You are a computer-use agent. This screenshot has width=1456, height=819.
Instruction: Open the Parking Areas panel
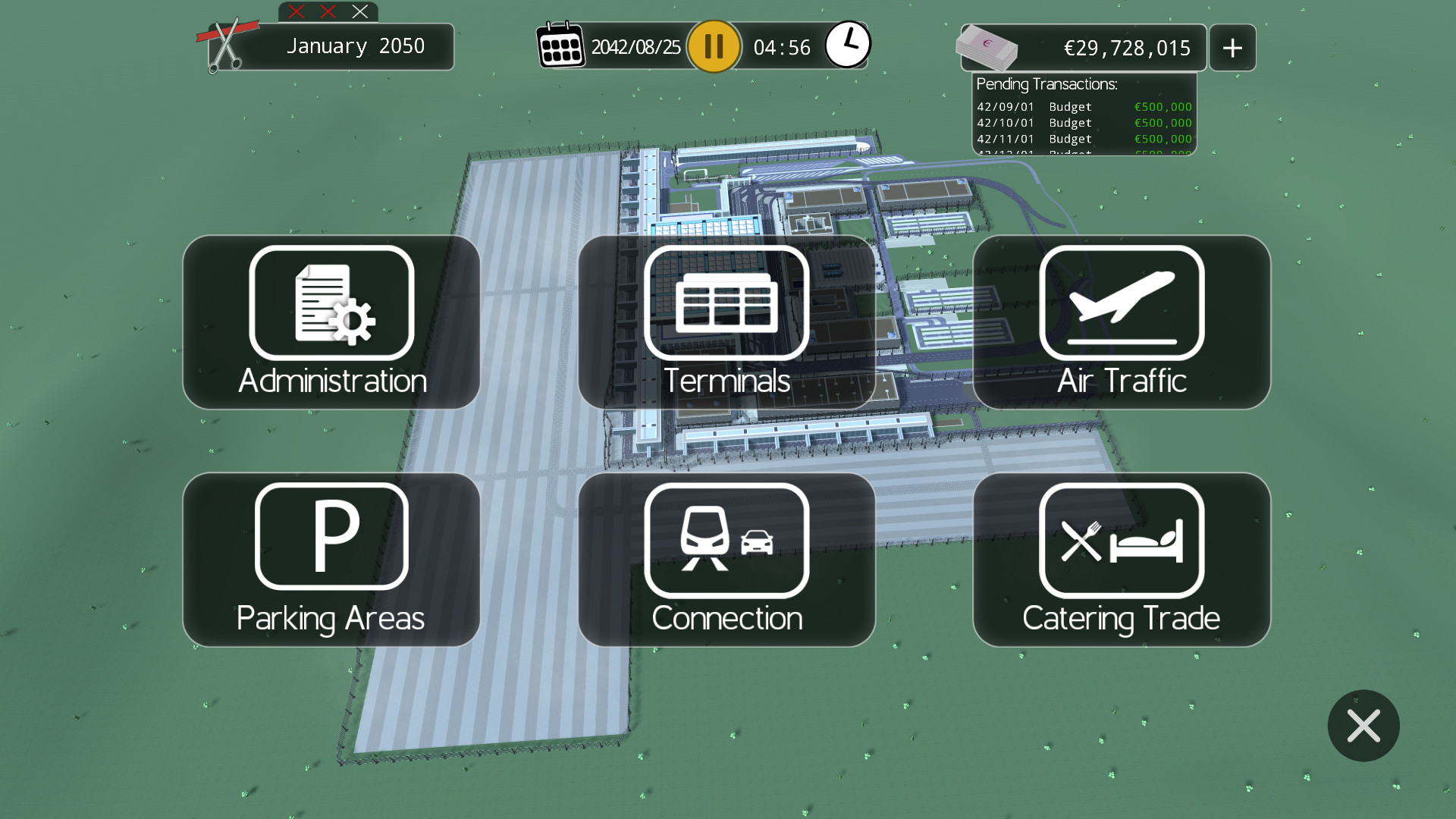tap(331, 560)
